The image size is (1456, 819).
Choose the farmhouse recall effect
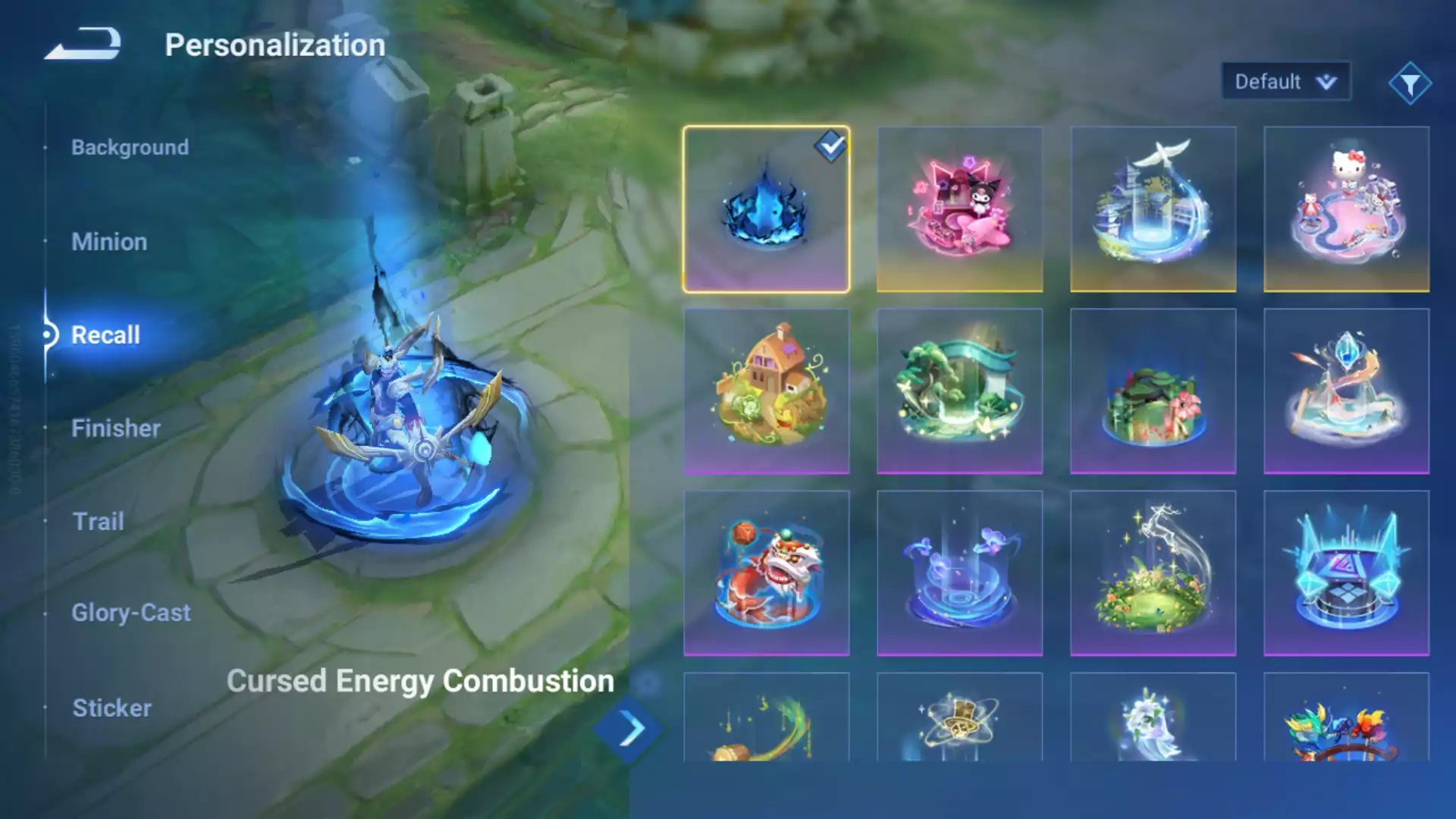coord(766,391)
